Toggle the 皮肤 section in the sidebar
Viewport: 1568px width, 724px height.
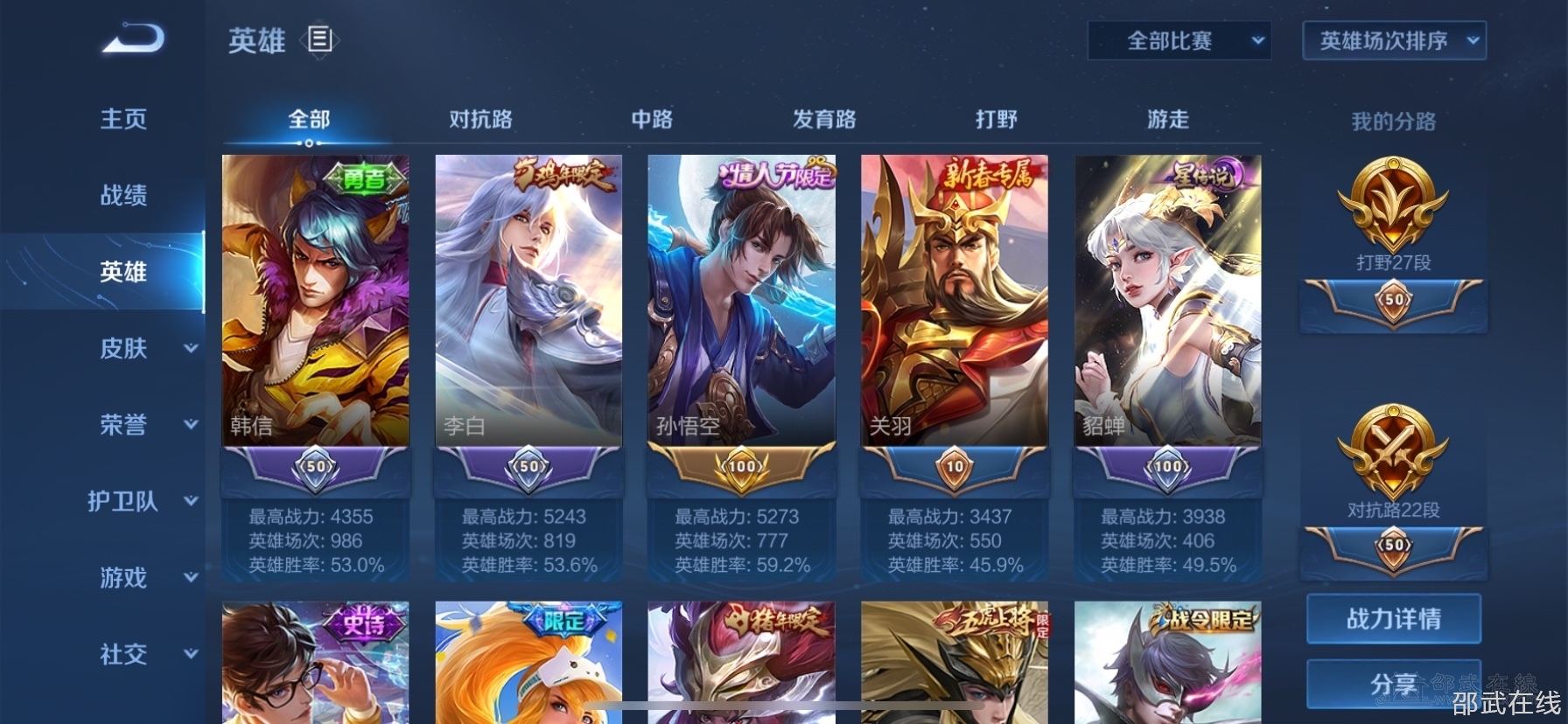122,348
